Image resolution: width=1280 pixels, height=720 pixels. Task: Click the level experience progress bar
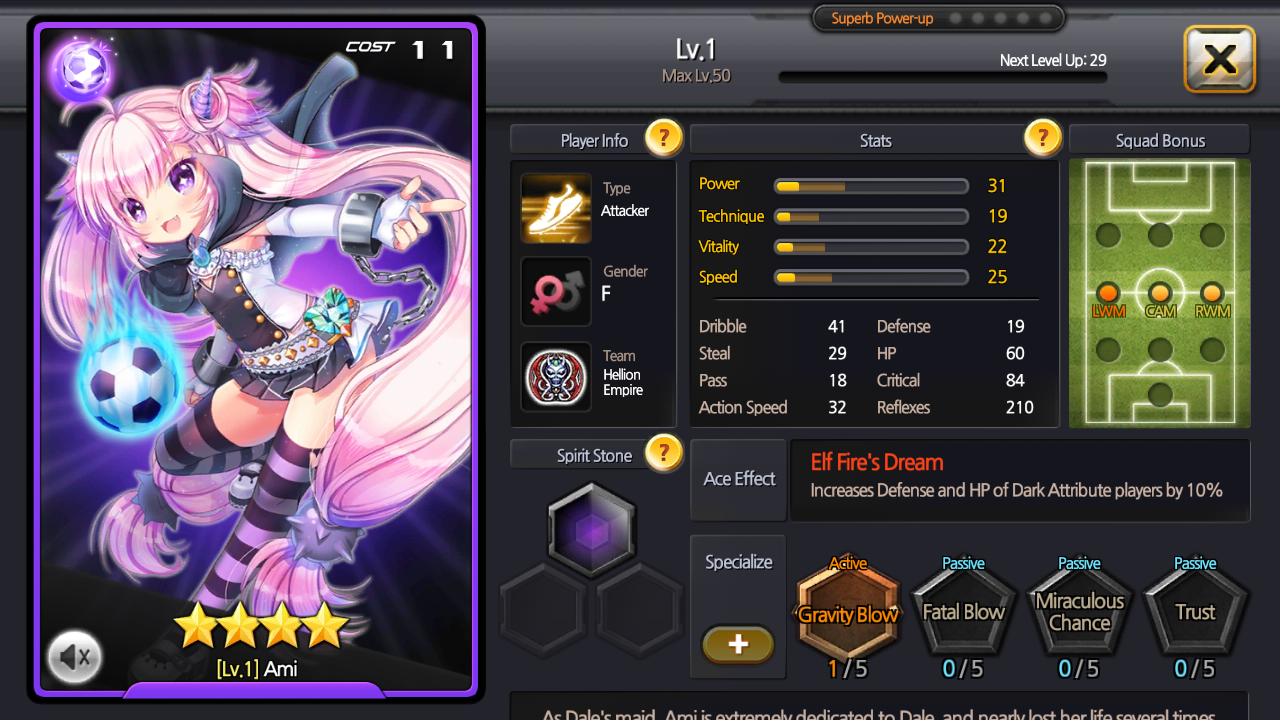point(941,74)
